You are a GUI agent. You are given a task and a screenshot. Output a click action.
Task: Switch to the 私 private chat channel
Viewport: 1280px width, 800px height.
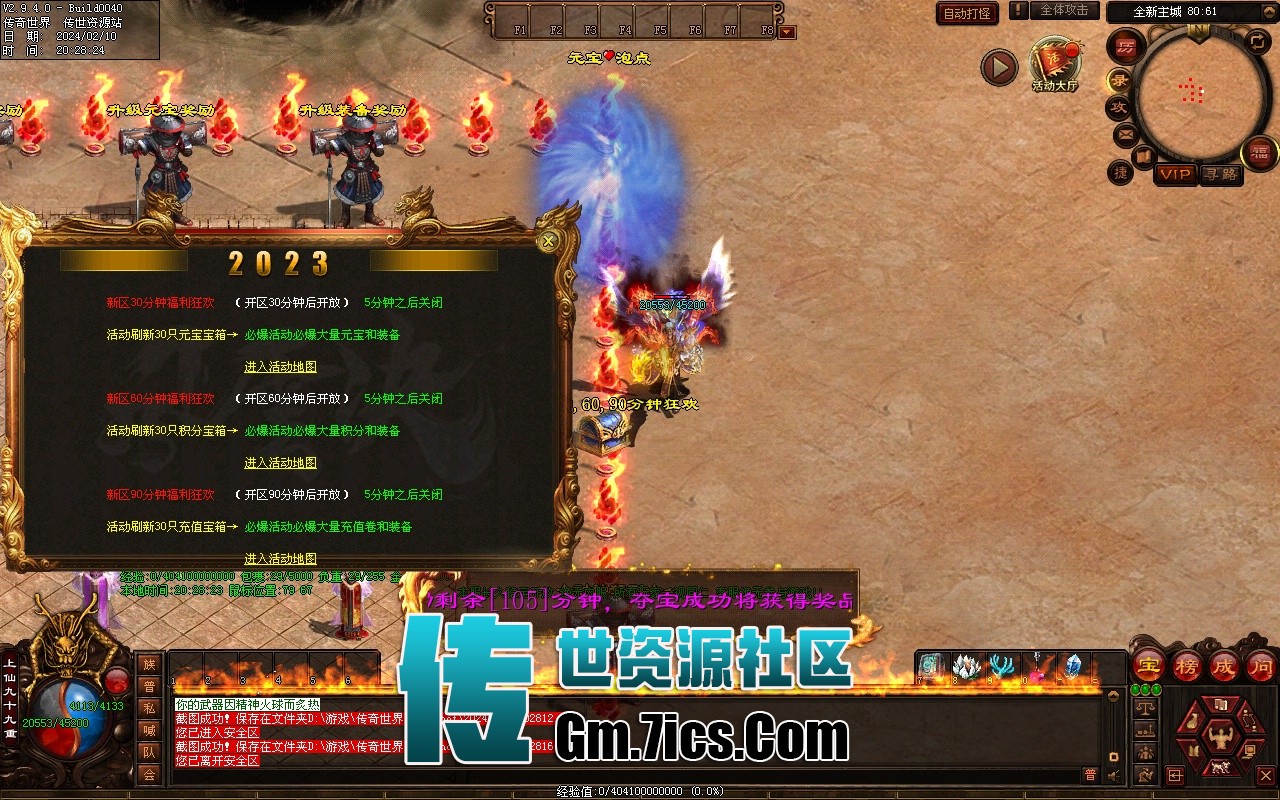(x=149, y=708)
